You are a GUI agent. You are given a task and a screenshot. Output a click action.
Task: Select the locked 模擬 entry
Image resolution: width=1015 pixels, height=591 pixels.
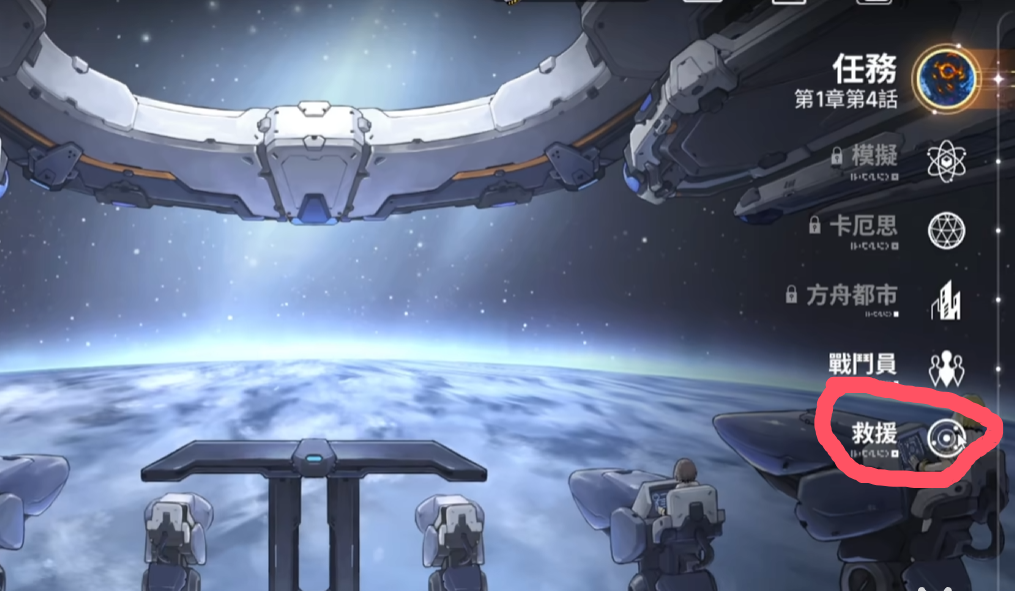[x=944, y=161]
